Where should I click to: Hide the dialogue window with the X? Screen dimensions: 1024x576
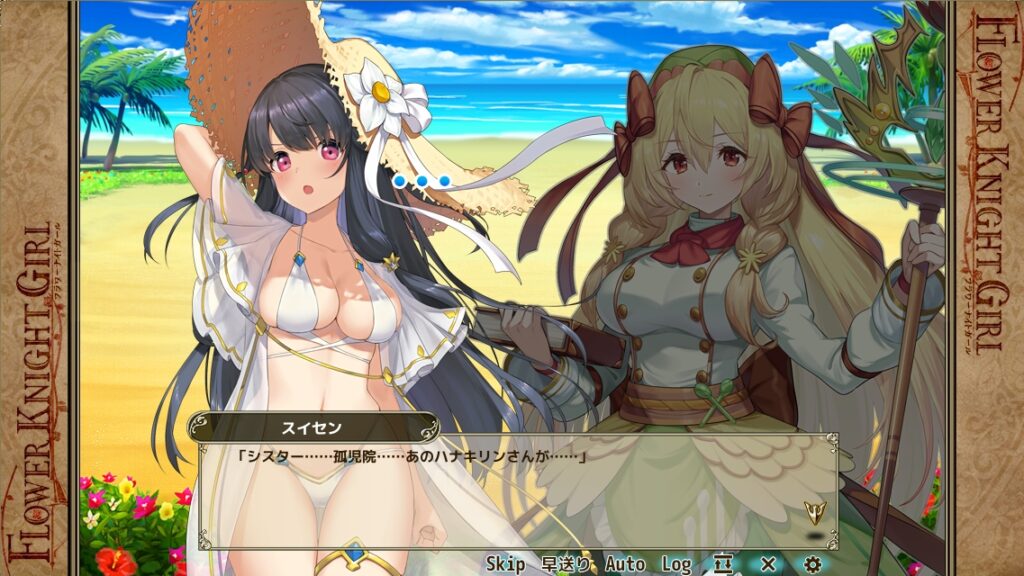(768, 565)
